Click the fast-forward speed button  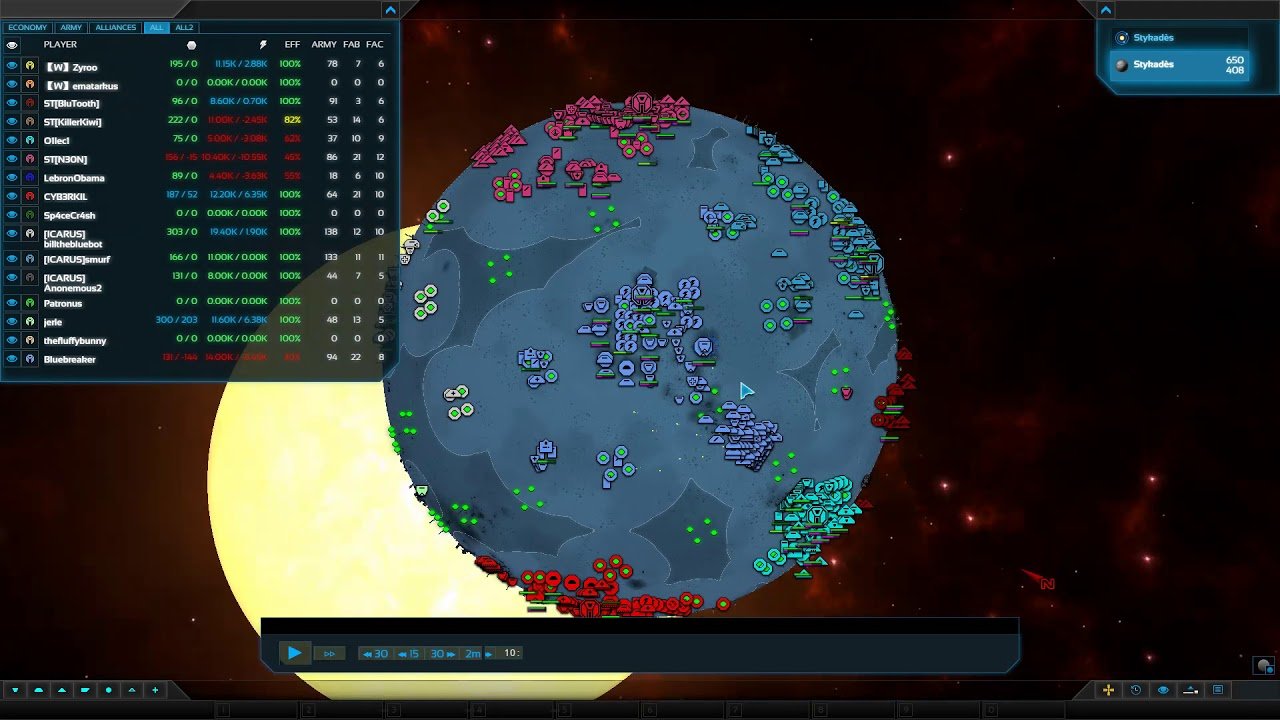[x=329, y=653]
